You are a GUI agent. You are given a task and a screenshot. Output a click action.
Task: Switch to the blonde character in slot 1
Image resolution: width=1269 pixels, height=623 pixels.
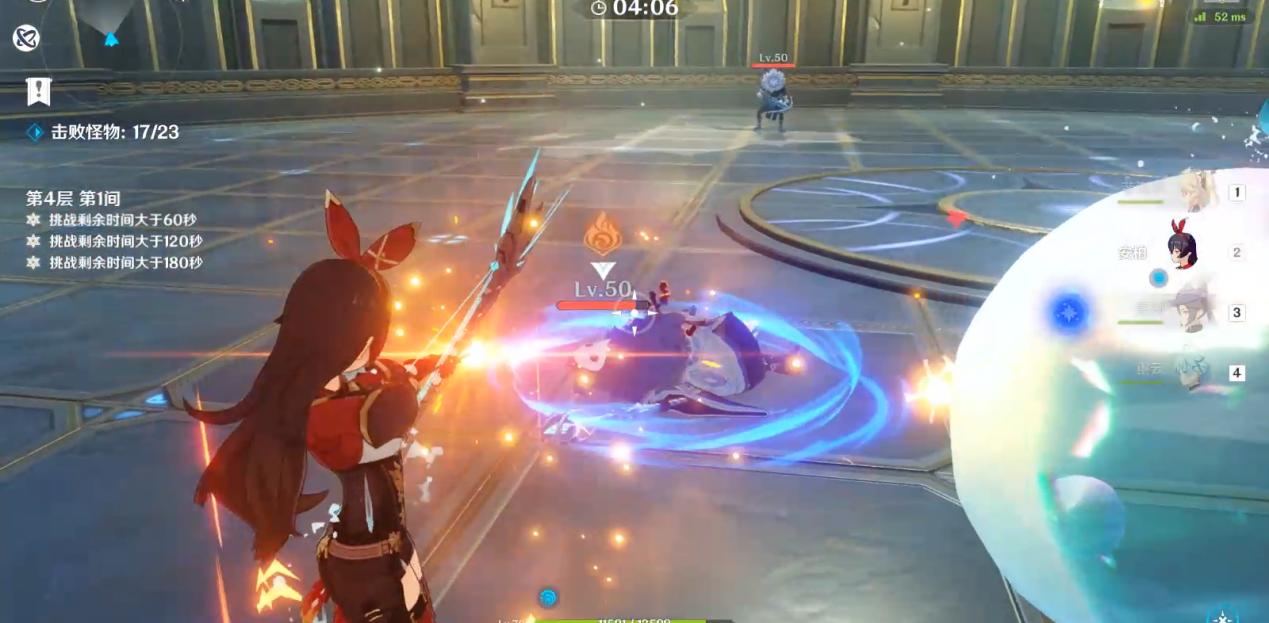[x=1198, y=192]
